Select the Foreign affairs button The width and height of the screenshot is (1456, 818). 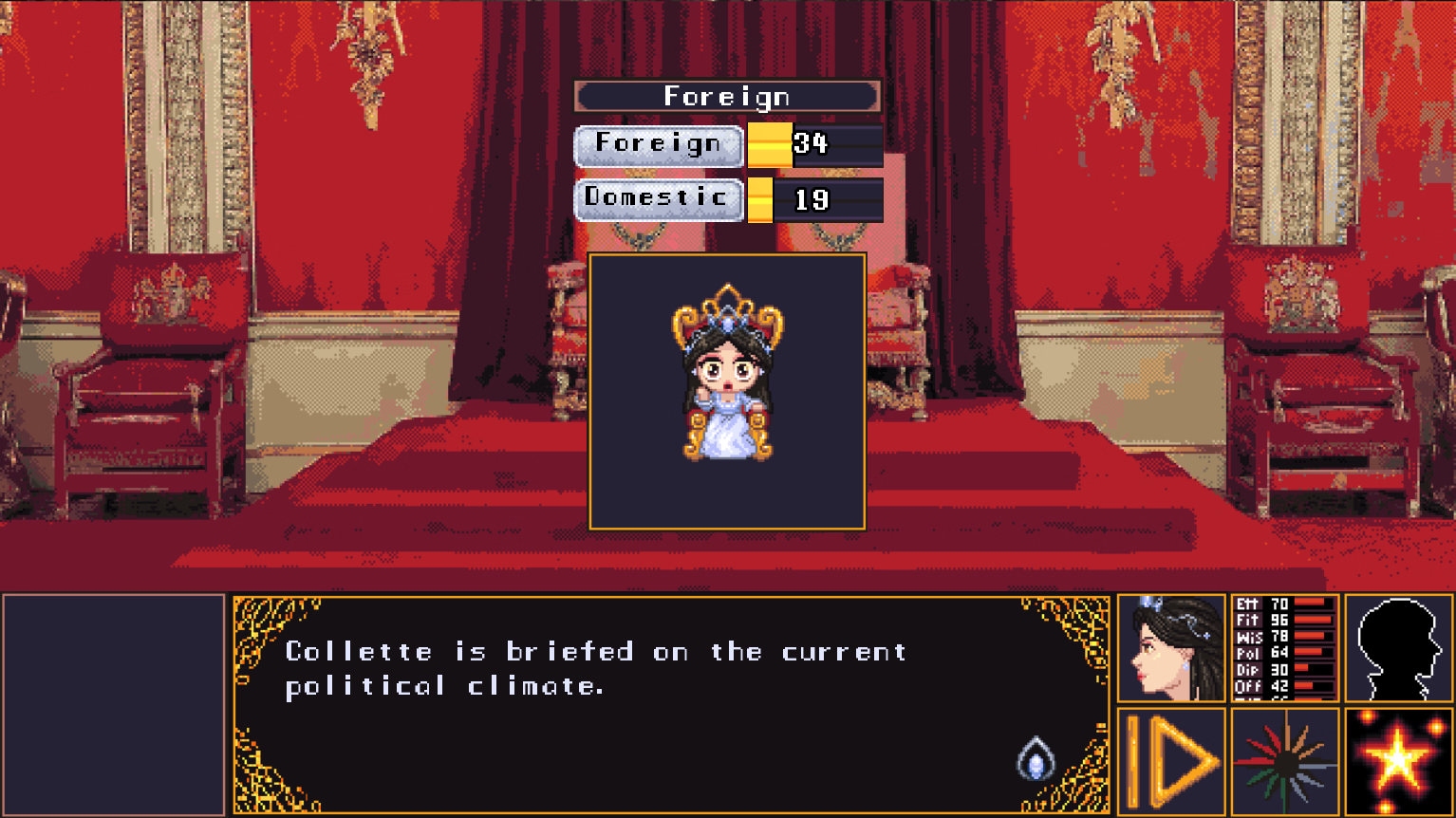tap(659, 145)
